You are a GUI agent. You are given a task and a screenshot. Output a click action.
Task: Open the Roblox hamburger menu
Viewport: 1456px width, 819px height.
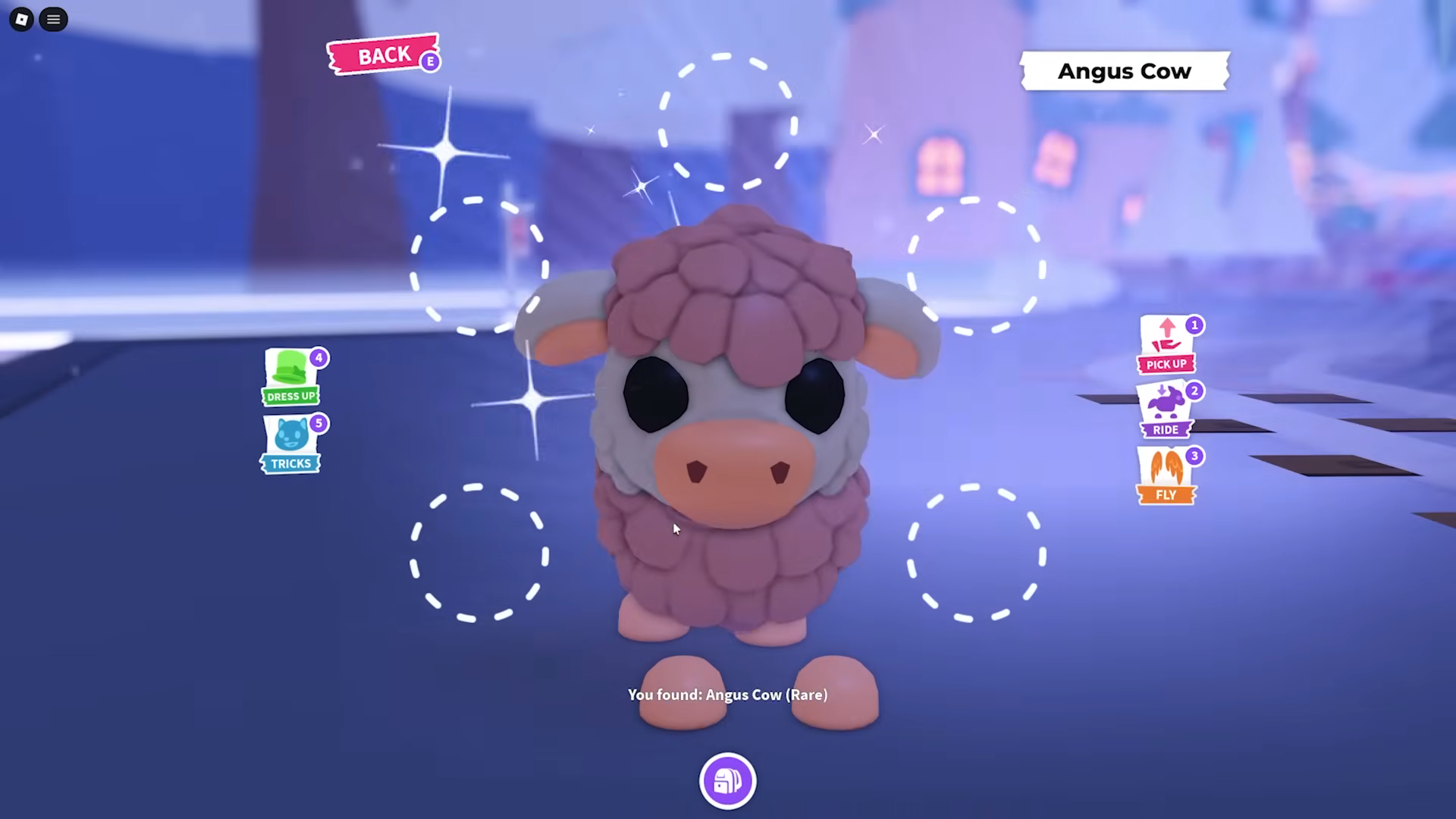pos(53,19)
